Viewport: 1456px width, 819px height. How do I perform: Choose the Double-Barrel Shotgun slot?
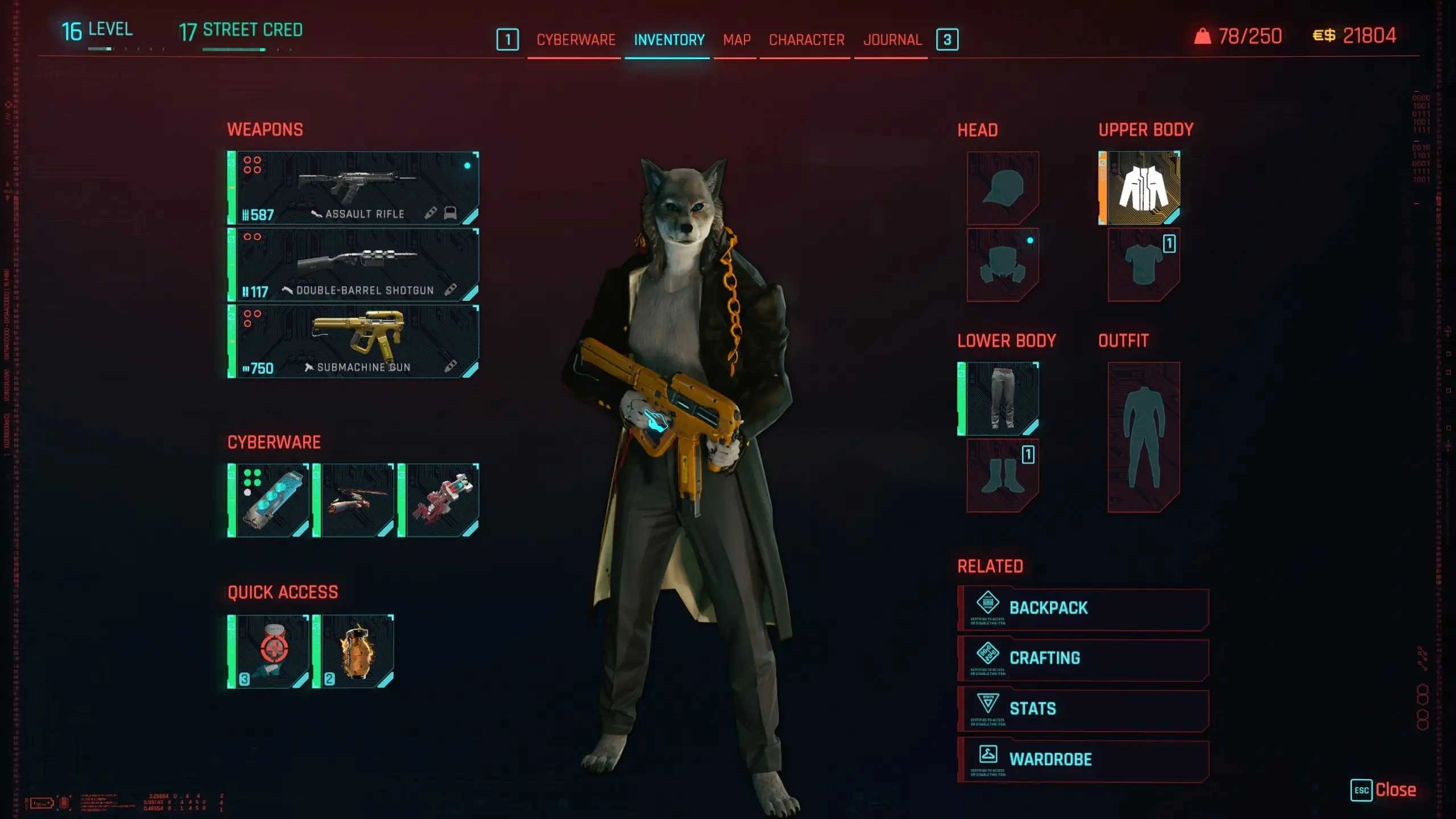tap(353, 264)
